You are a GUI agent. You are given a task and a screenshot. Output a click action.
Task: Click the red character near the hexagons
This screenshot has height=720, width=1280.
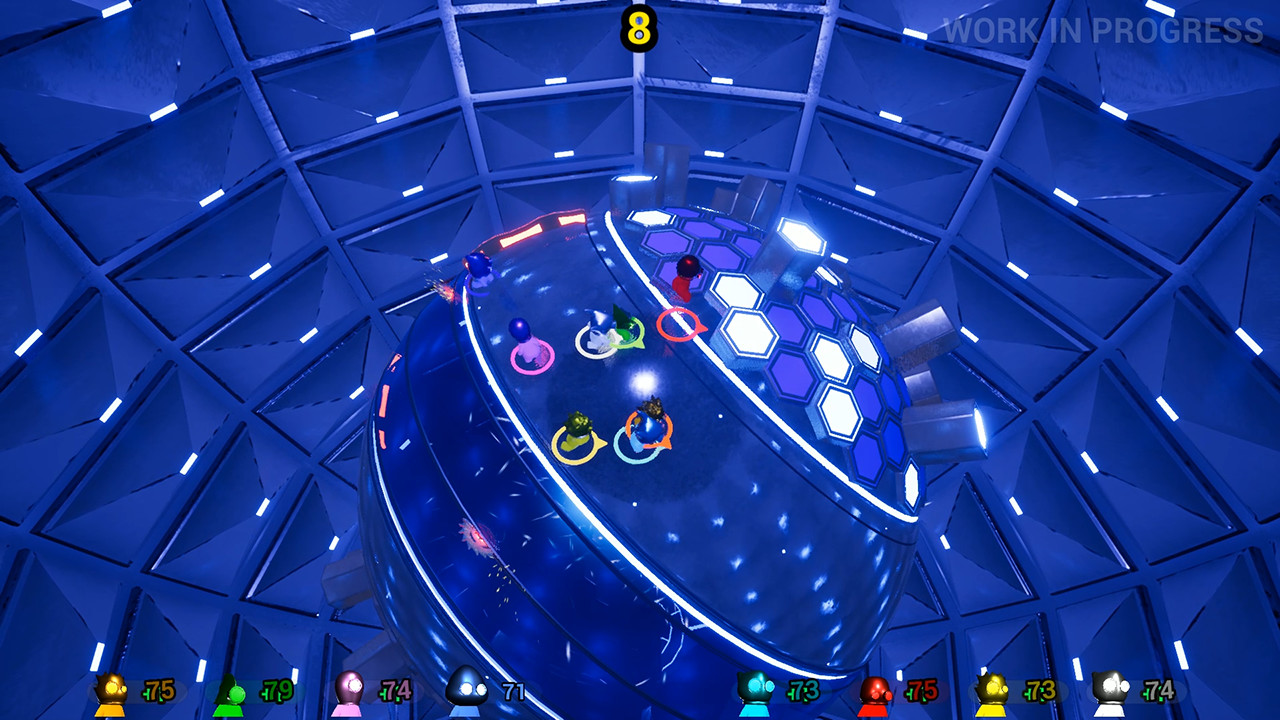coord(685,277)
